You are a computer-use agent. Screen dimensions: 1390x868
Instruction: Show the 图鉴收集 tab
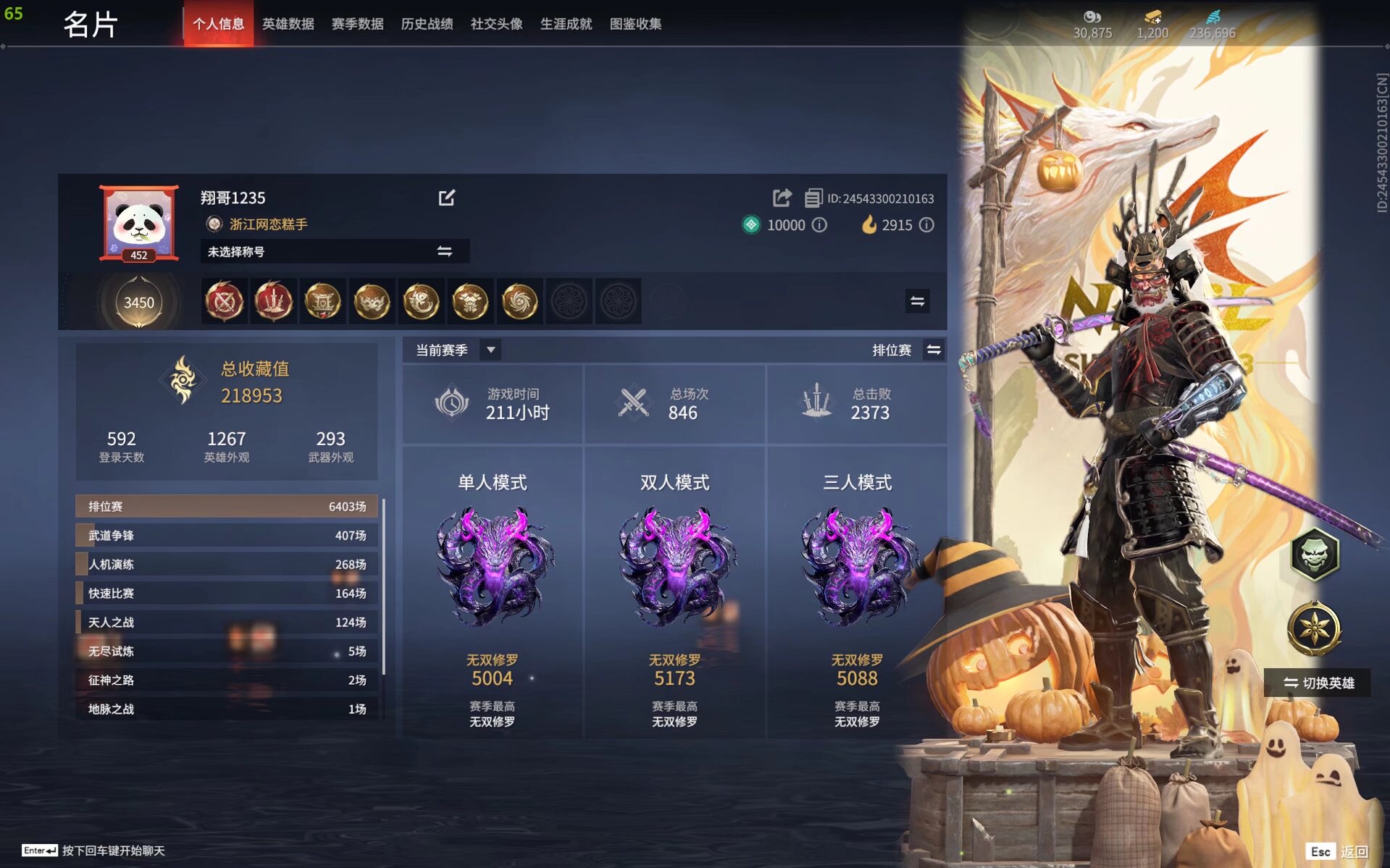click(x=635, y=24)
